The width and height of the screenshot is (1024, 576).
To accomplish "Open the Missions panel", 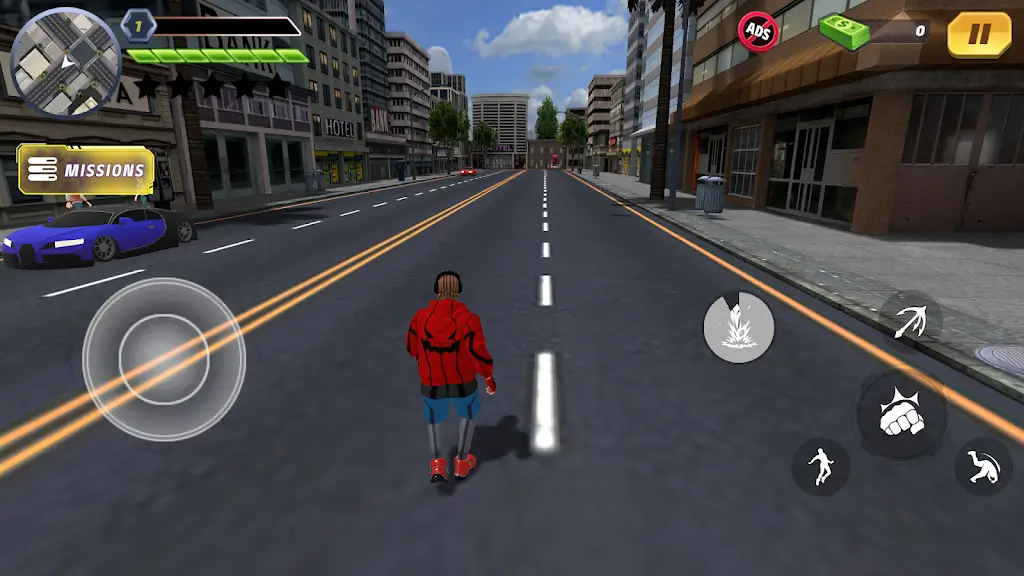I will 87,170.
